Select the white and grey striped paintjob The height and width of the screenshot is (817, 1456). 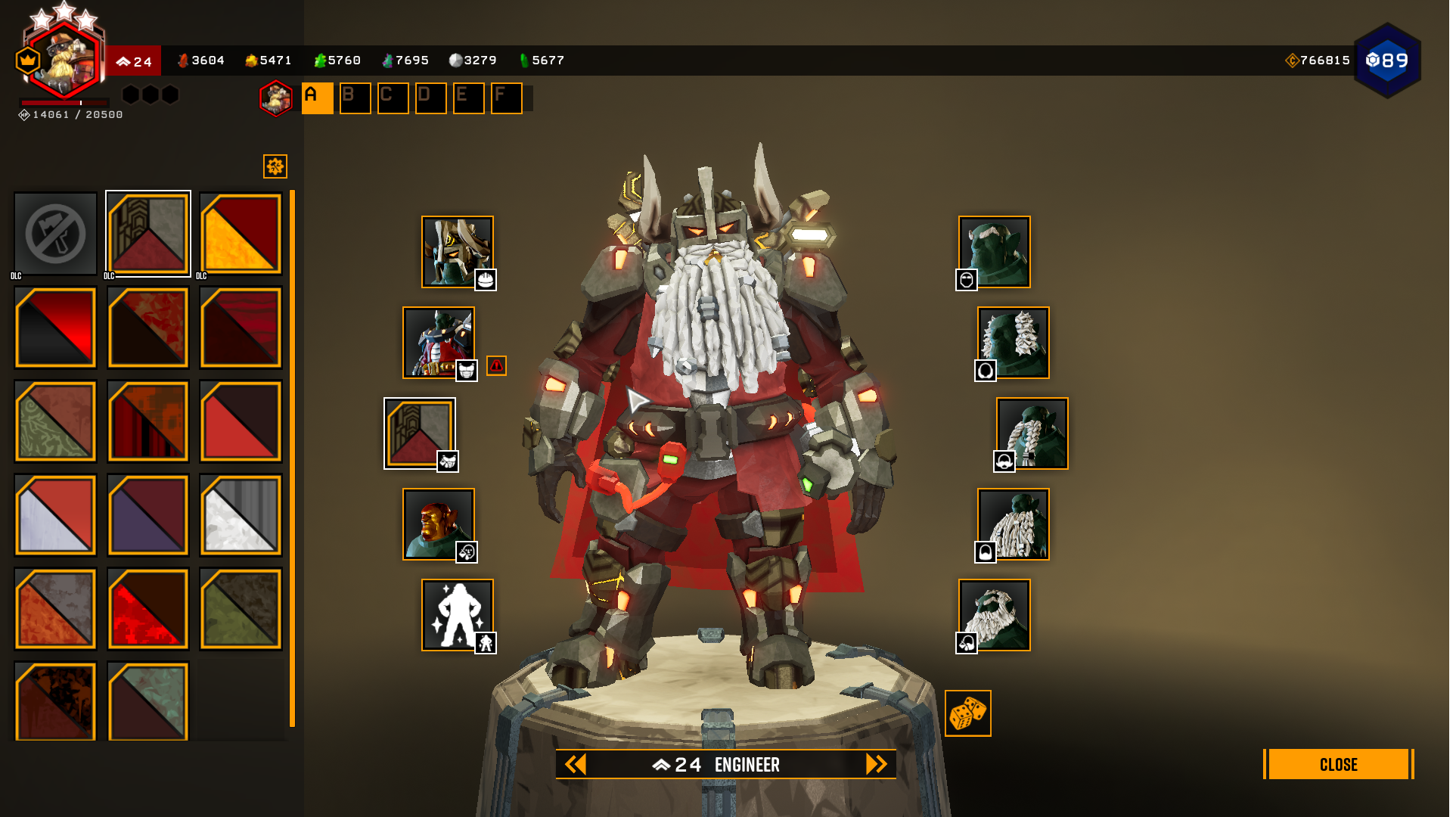(x=241, y=515)
